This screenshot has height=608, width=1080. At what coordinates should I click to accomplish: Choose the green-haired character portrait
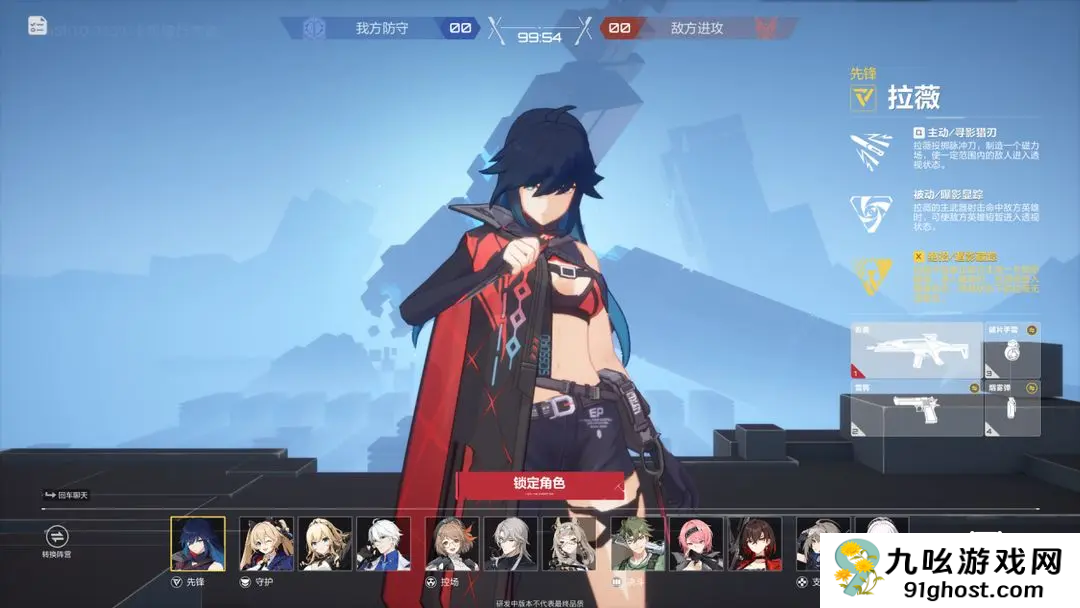click(638, 544)
